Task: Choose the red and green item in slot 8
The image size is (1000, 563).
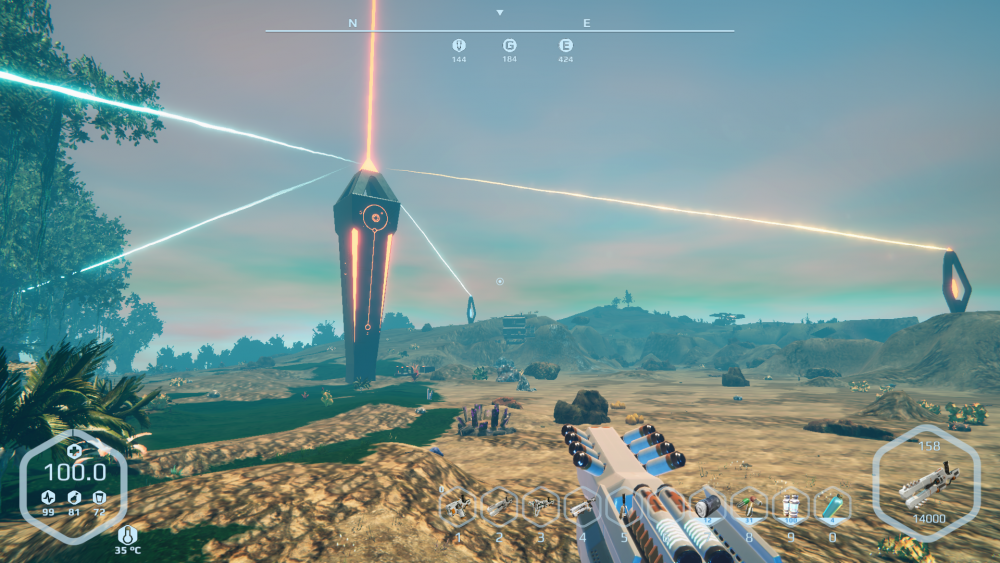Action: pyautogui.click(x=748, y=507)
